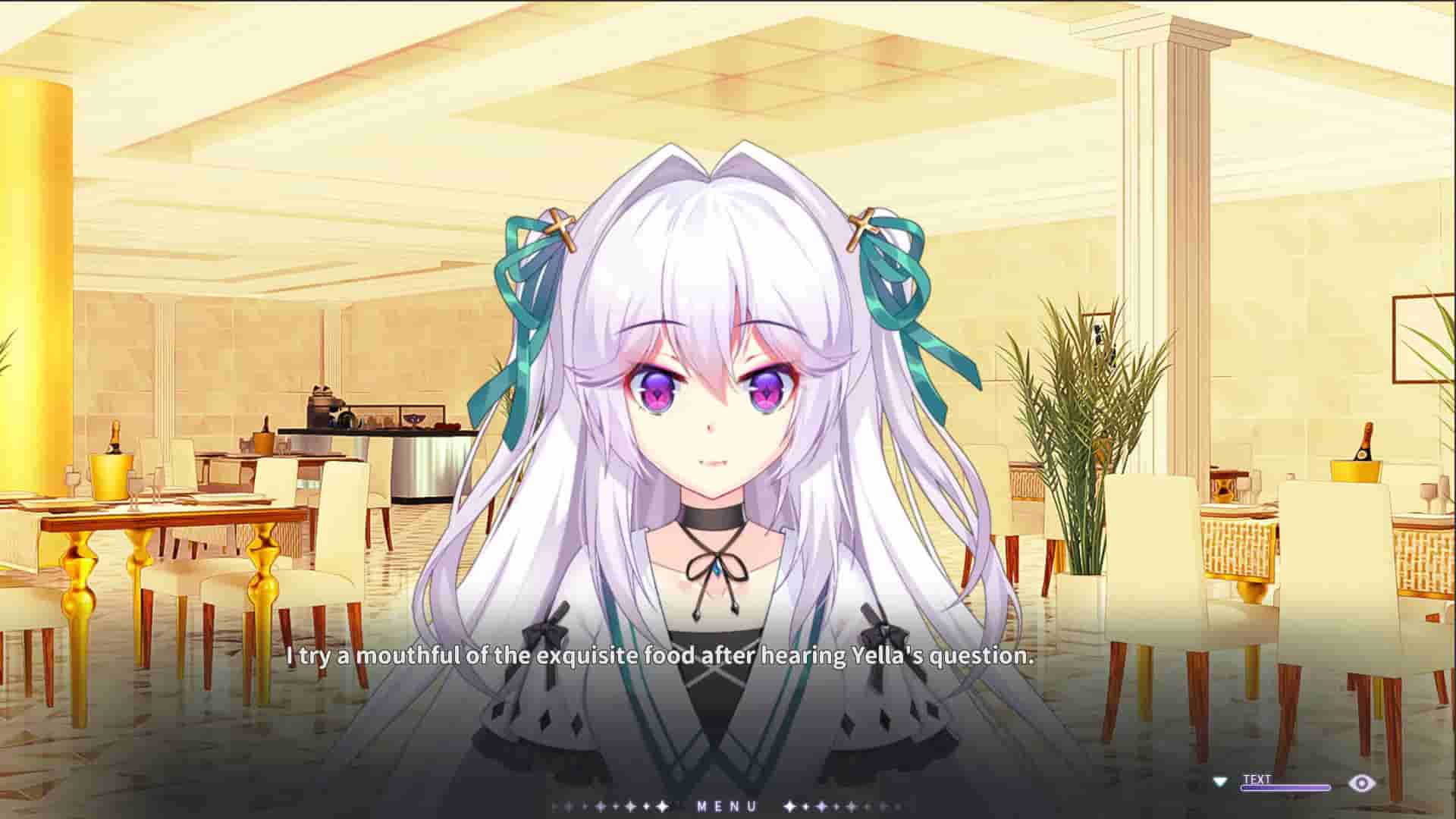Viewport: 1456px width, 819px height.
Task: Select the large diamond ornament immediately right of MENU
Action: tap(789, 806)
